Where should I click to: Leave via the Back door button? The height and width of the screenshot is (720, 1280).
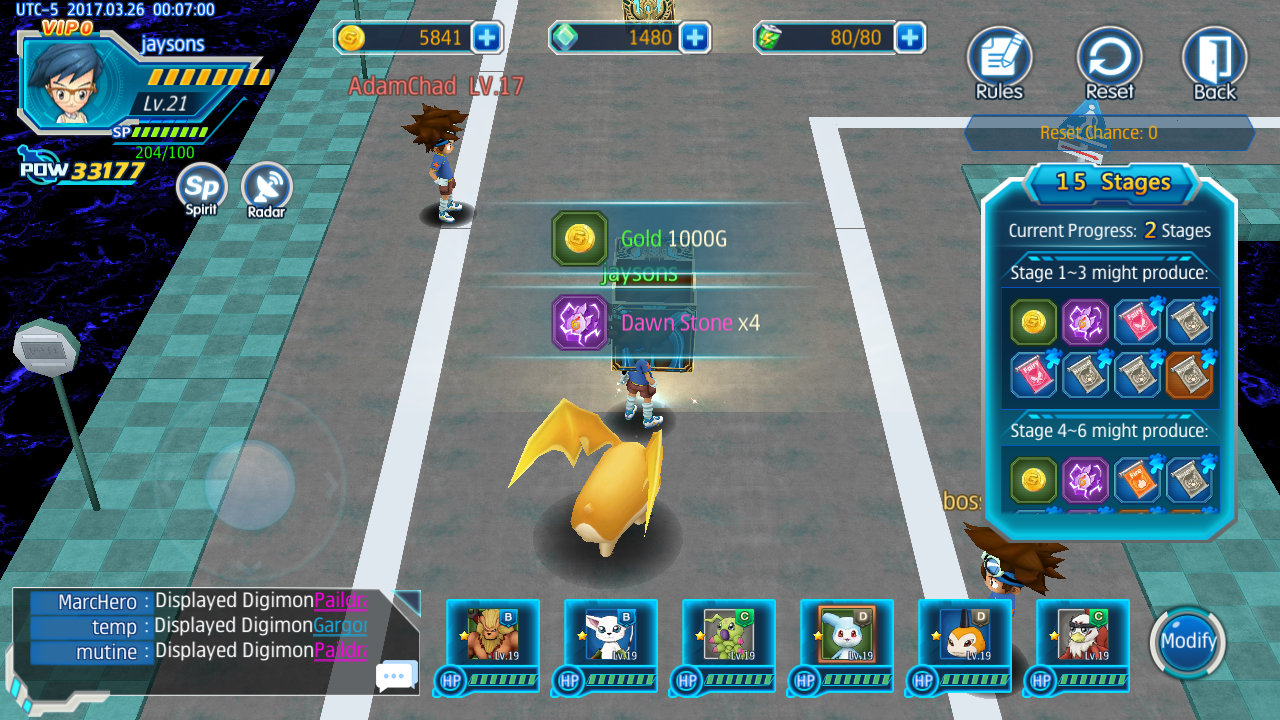(x=1215, y=61)
